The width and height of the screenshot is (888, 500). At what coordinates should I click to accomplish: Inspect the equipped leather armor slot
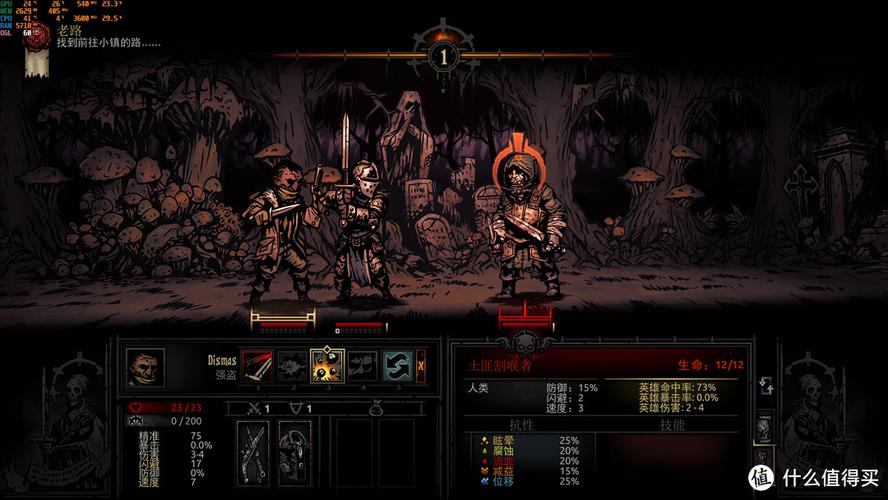coord(294,452)
